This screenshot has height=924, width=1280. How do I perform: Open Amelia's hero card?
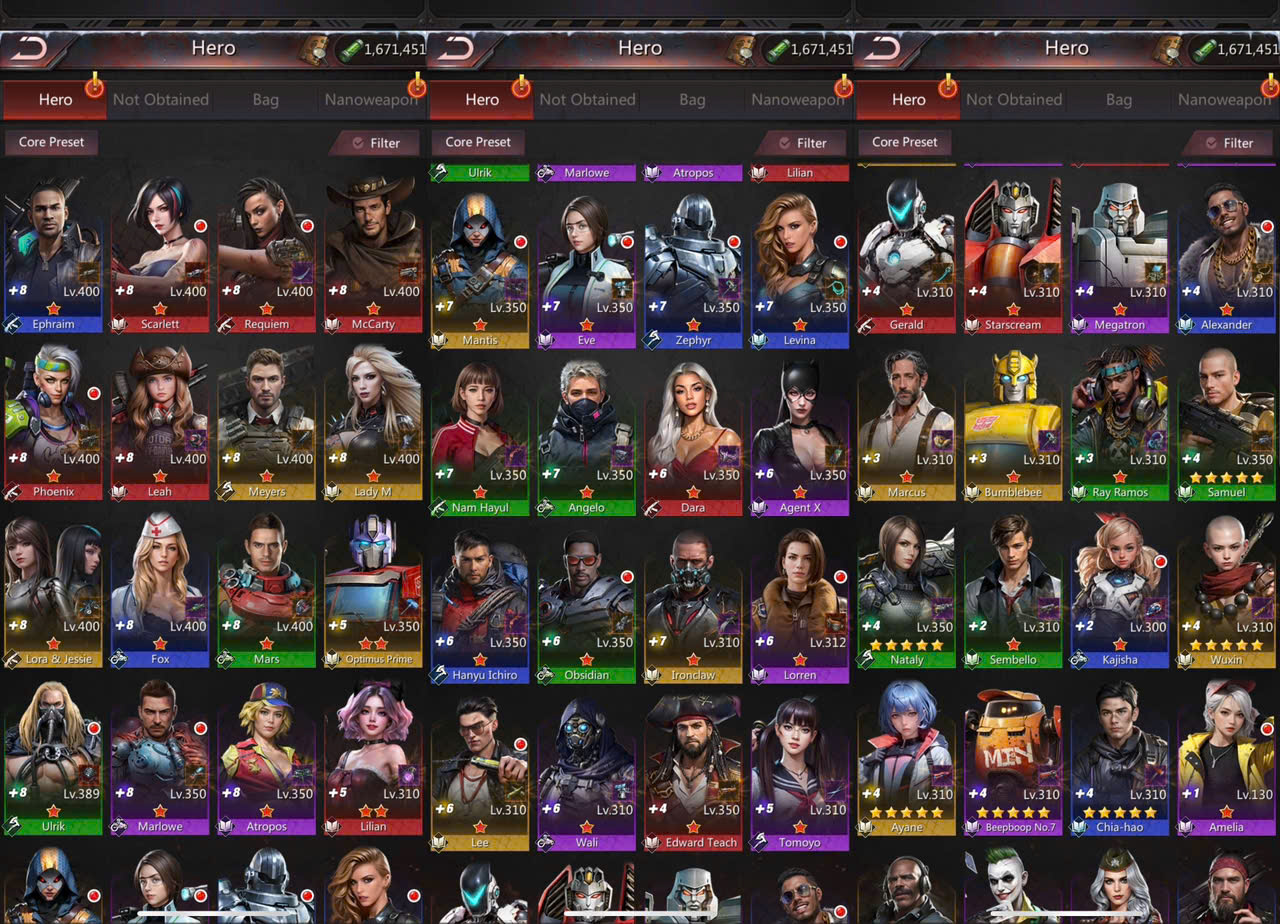point(1226,758)
